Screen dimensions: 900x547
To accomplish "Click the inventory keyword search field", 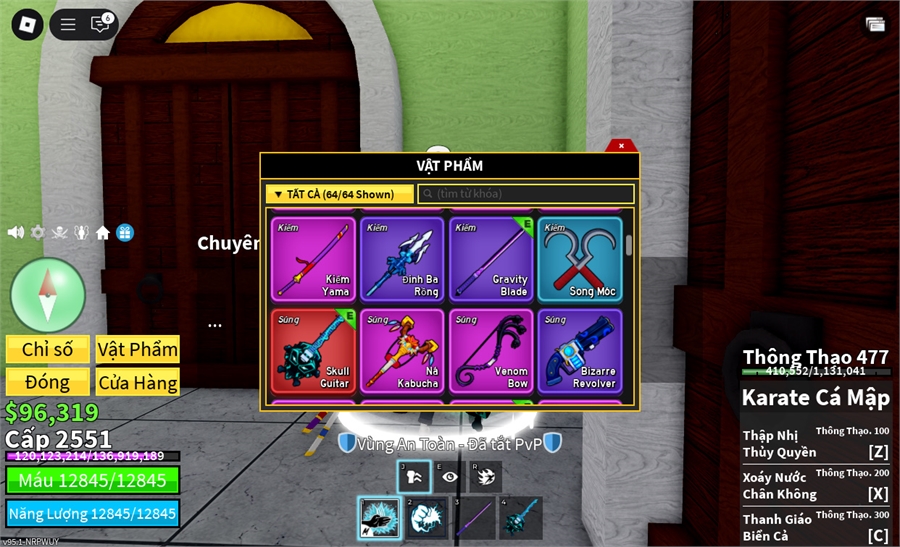I will point(526,194).
